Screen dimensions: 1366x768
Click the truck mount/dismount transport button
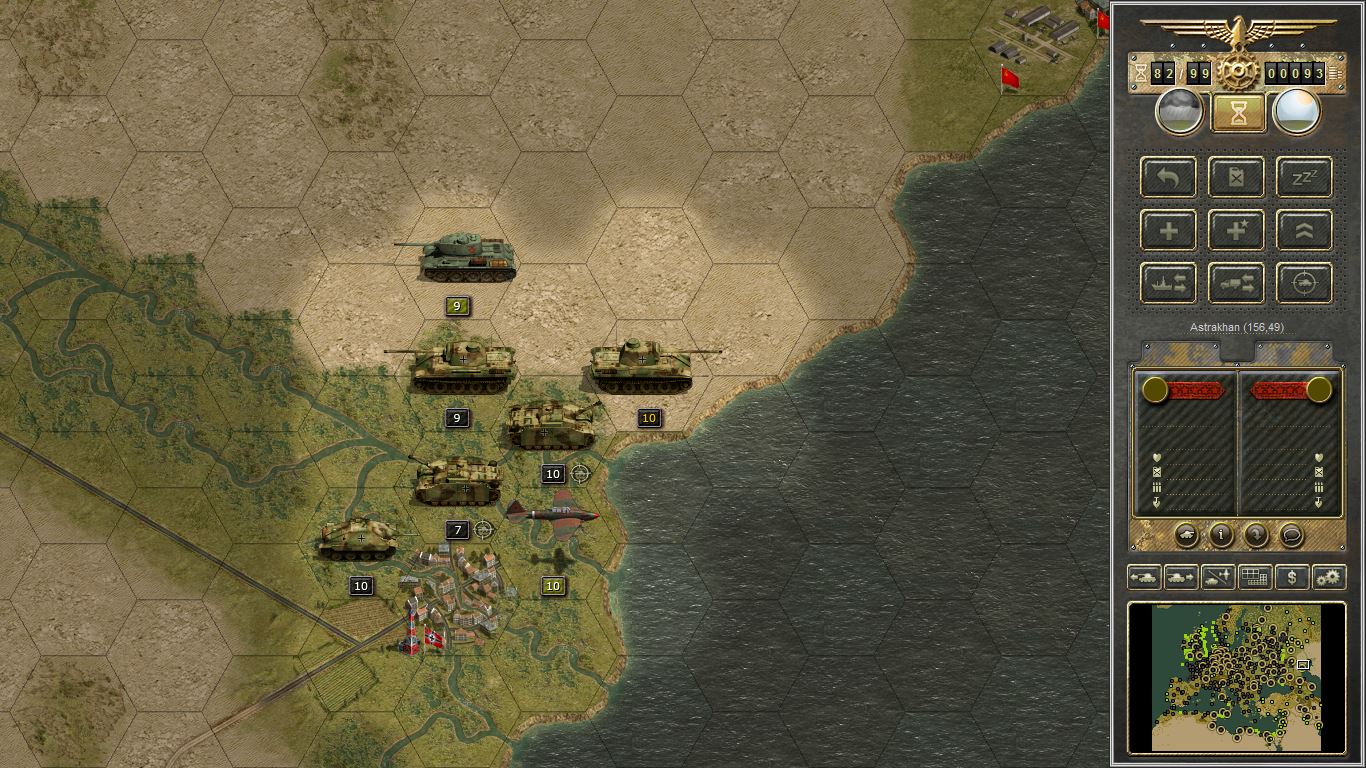coord(1236,283)
